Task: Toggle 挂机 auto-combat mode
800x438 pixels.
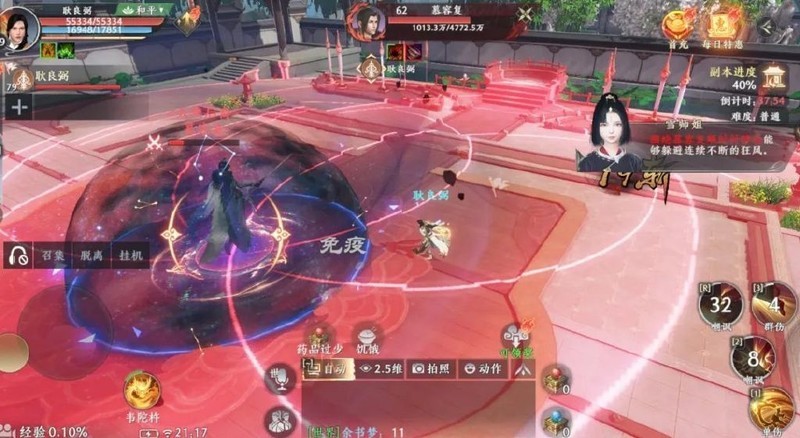Action: (x=130, y=255)
